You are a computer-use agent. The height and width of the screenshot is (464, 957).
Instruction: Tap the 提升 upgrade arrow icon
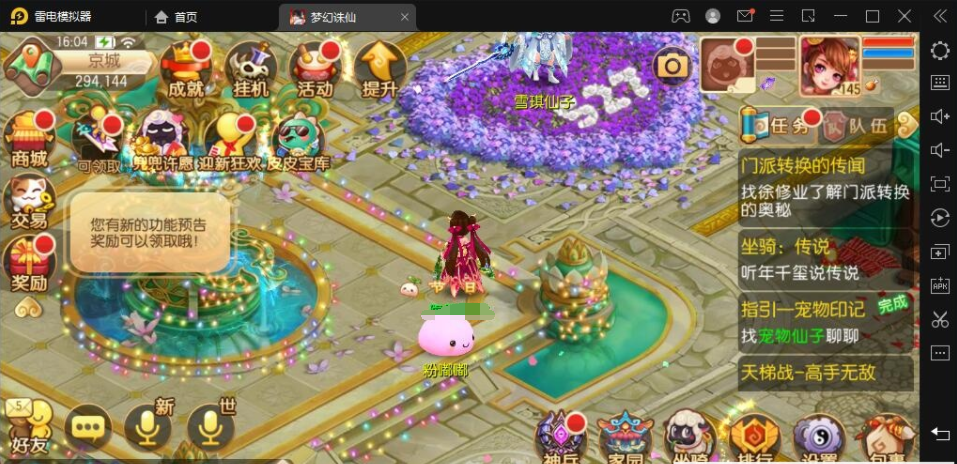380,68
